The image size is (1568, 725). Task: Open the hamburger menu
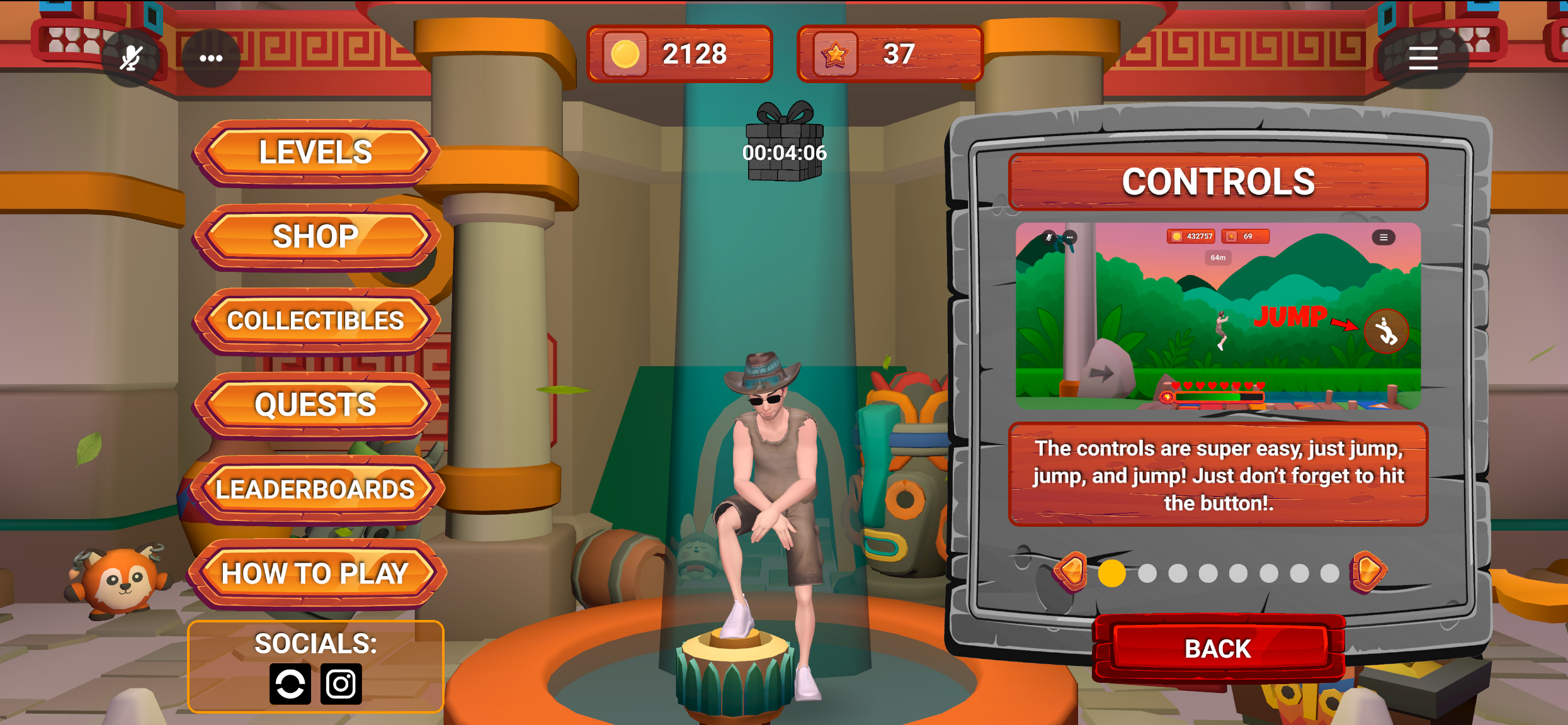1423,58
